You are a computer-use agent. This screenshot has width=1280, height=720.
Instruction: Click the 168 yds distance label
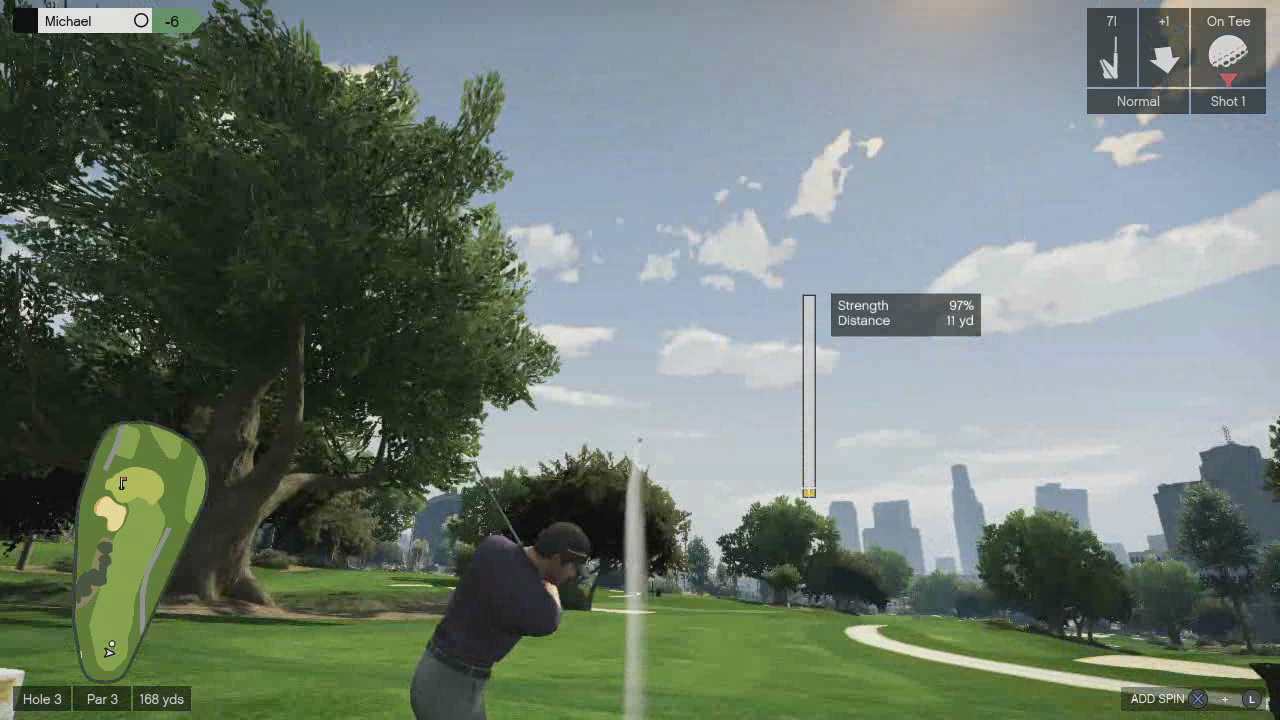point(162,699)
